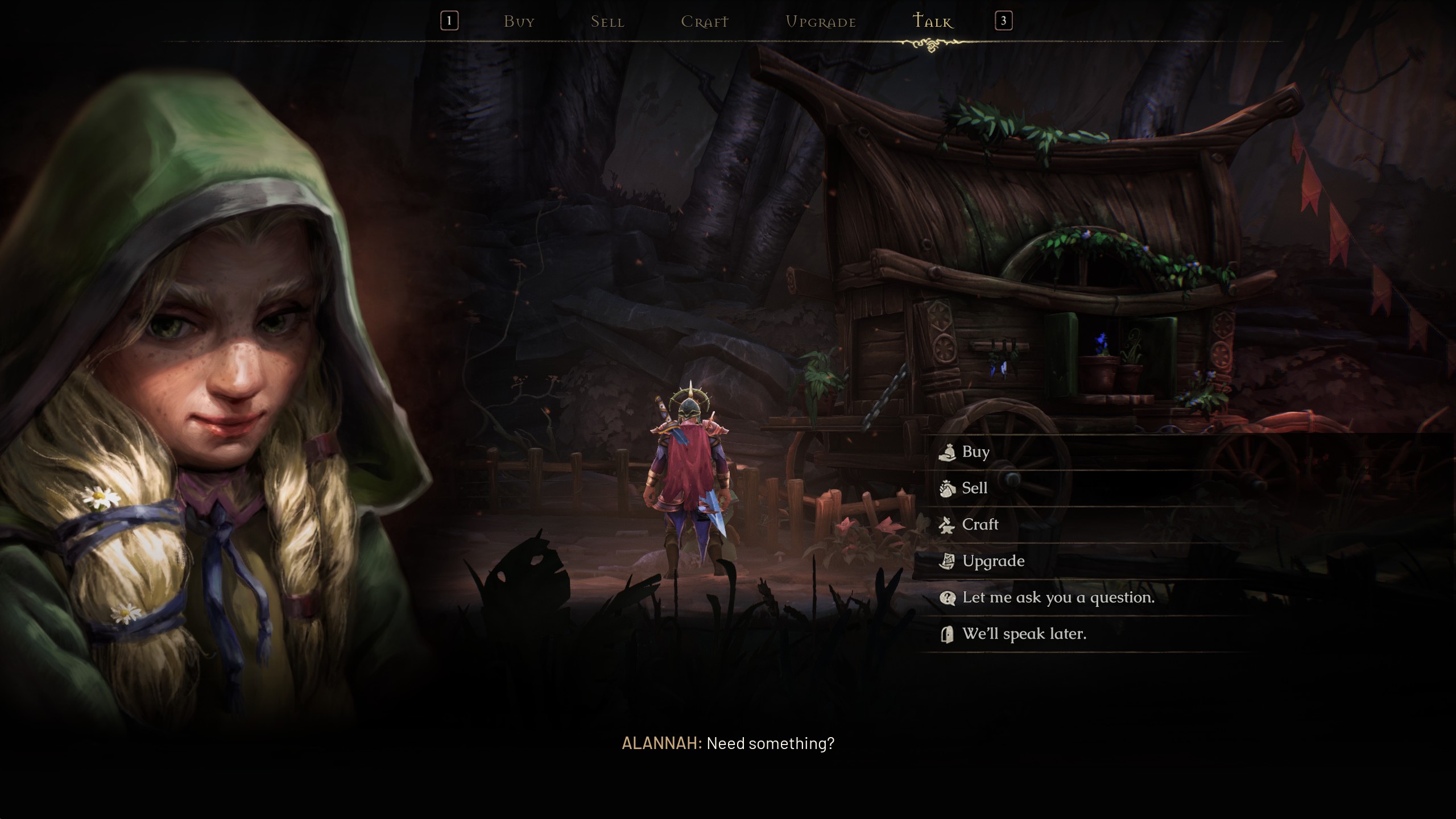Select the Craft tab in top bar
1456x819 pixels.
click(704, 22)
